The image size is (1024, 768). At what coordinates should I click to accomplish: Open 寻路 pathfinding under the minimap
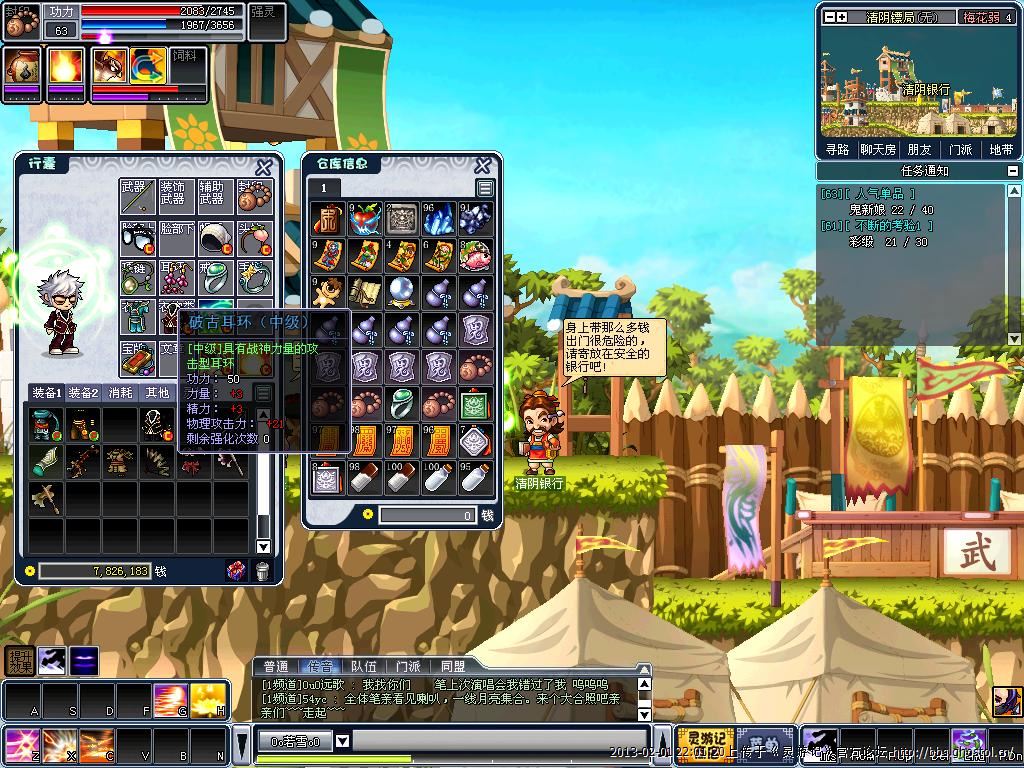pyautogui.click(x=837, y=149)
